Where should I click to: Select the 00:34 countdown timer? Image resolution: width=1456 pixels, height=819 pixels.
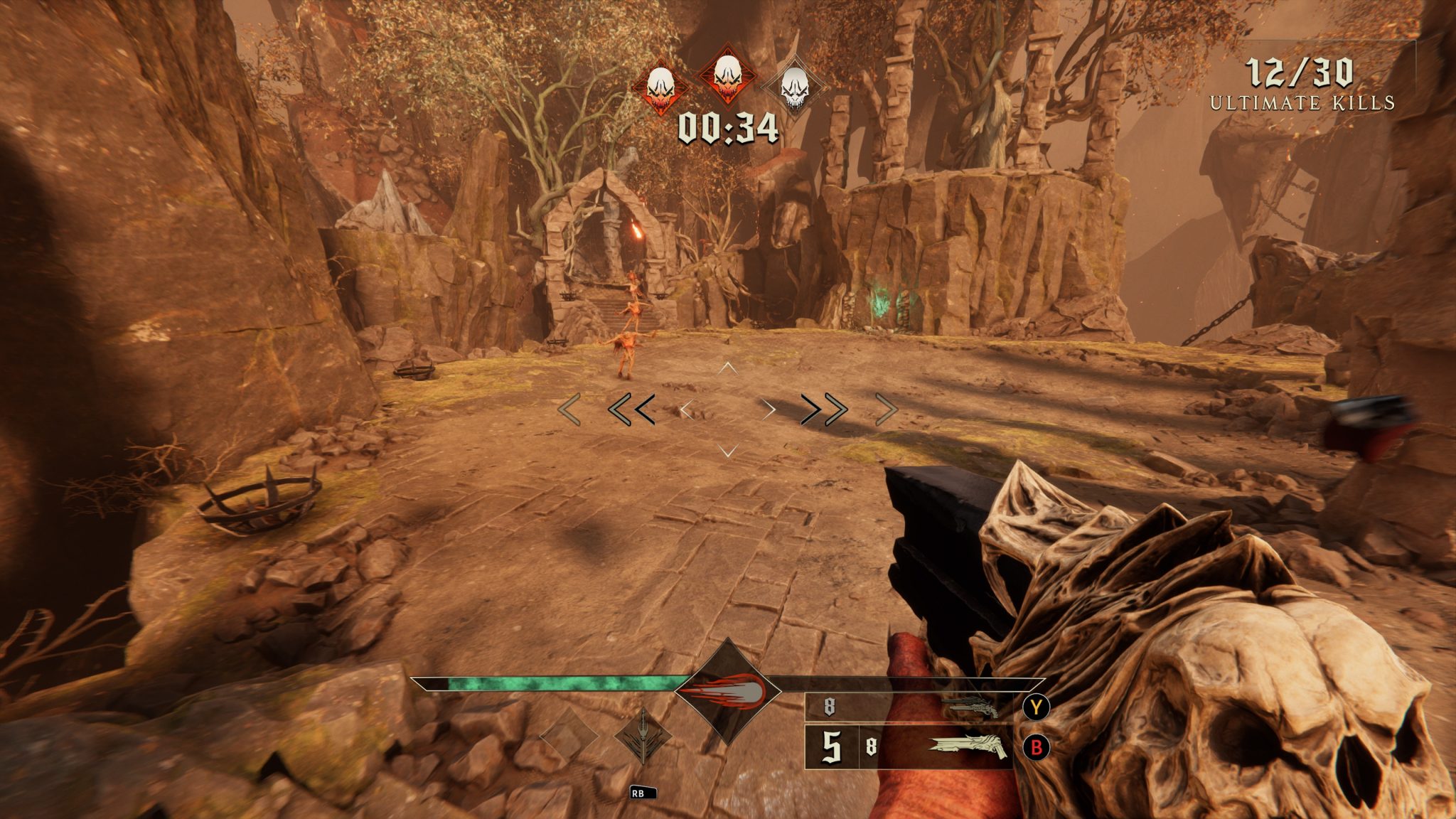tap(727, 127)
